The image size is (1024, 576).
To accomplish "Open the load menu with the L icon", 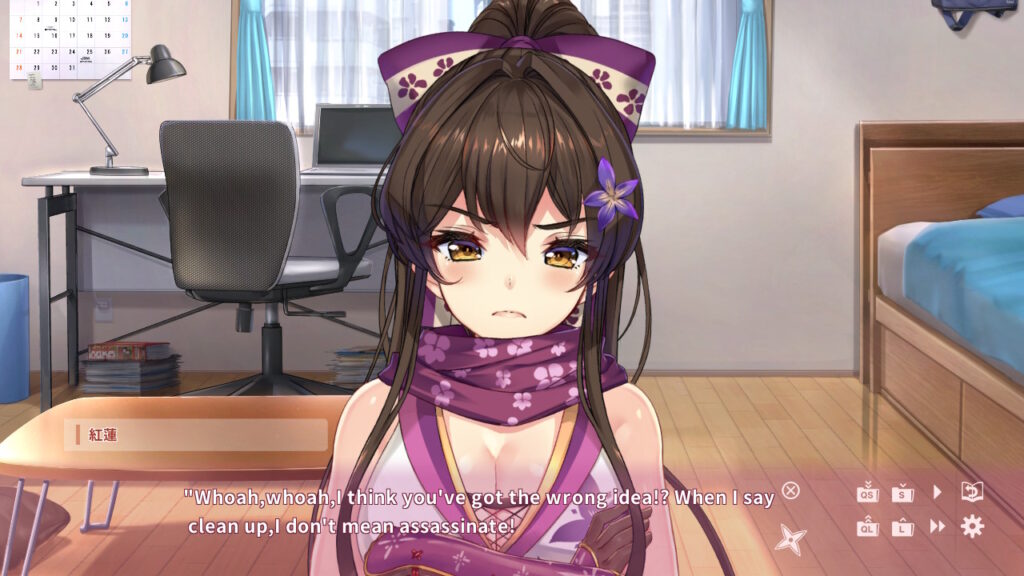I will pos(903,526).
